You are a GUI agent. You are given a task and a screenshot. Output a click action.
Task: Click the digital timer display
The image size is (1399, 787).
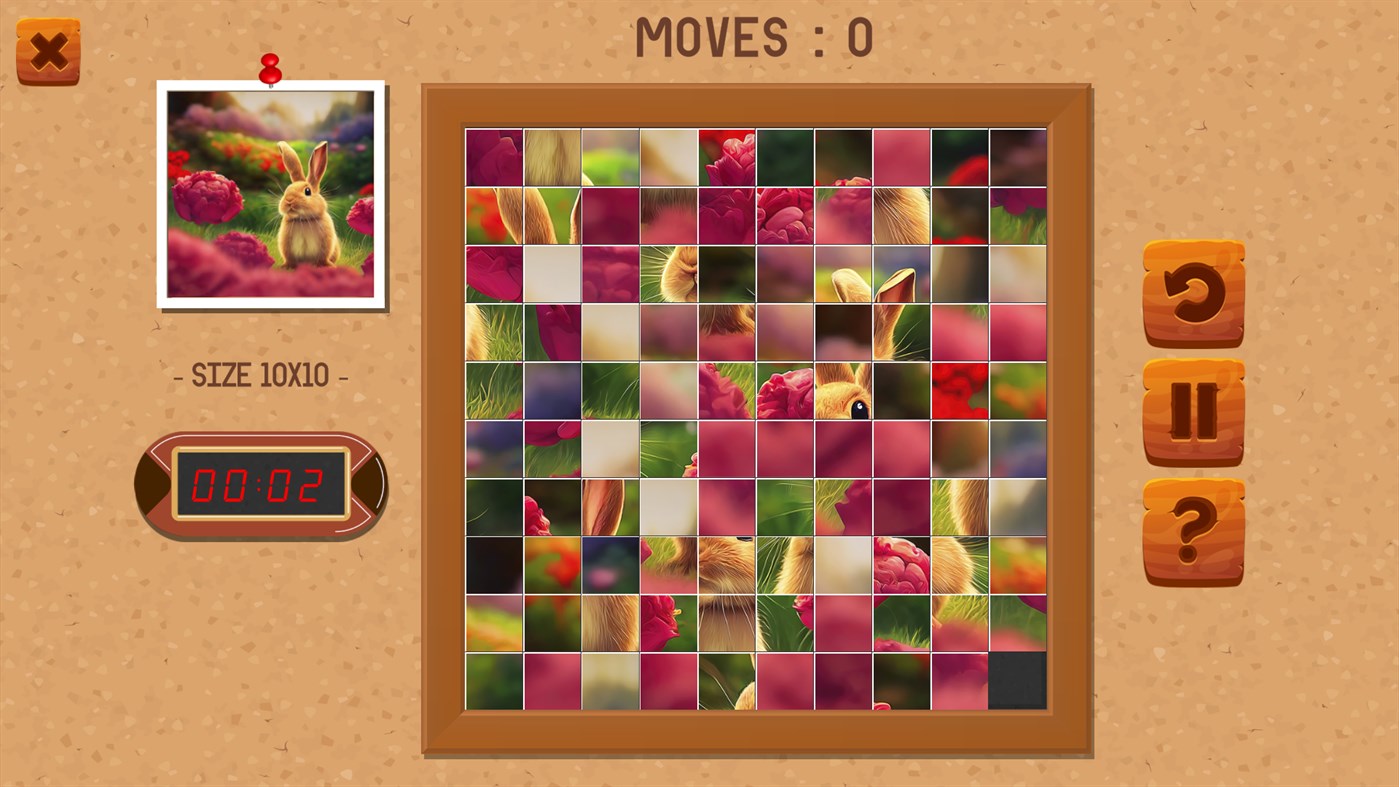[262, 483]
